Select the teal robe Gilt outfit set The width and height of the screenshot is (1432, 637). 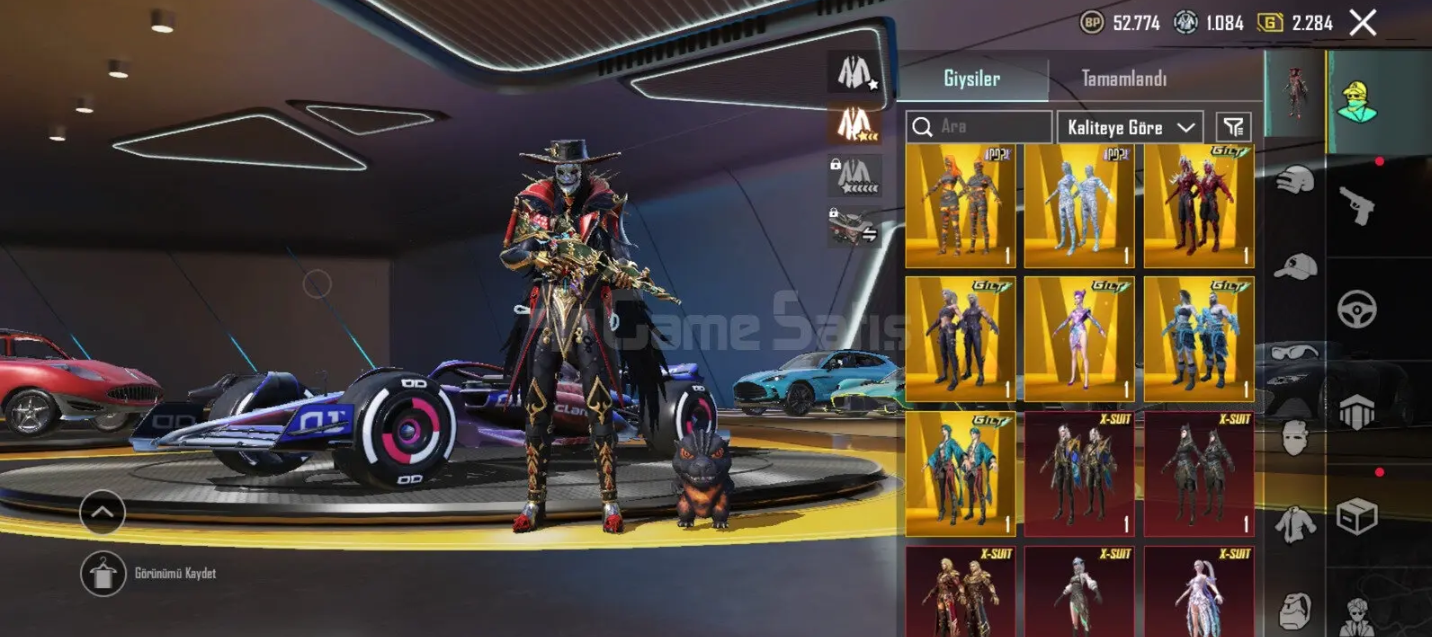[960, 474]
